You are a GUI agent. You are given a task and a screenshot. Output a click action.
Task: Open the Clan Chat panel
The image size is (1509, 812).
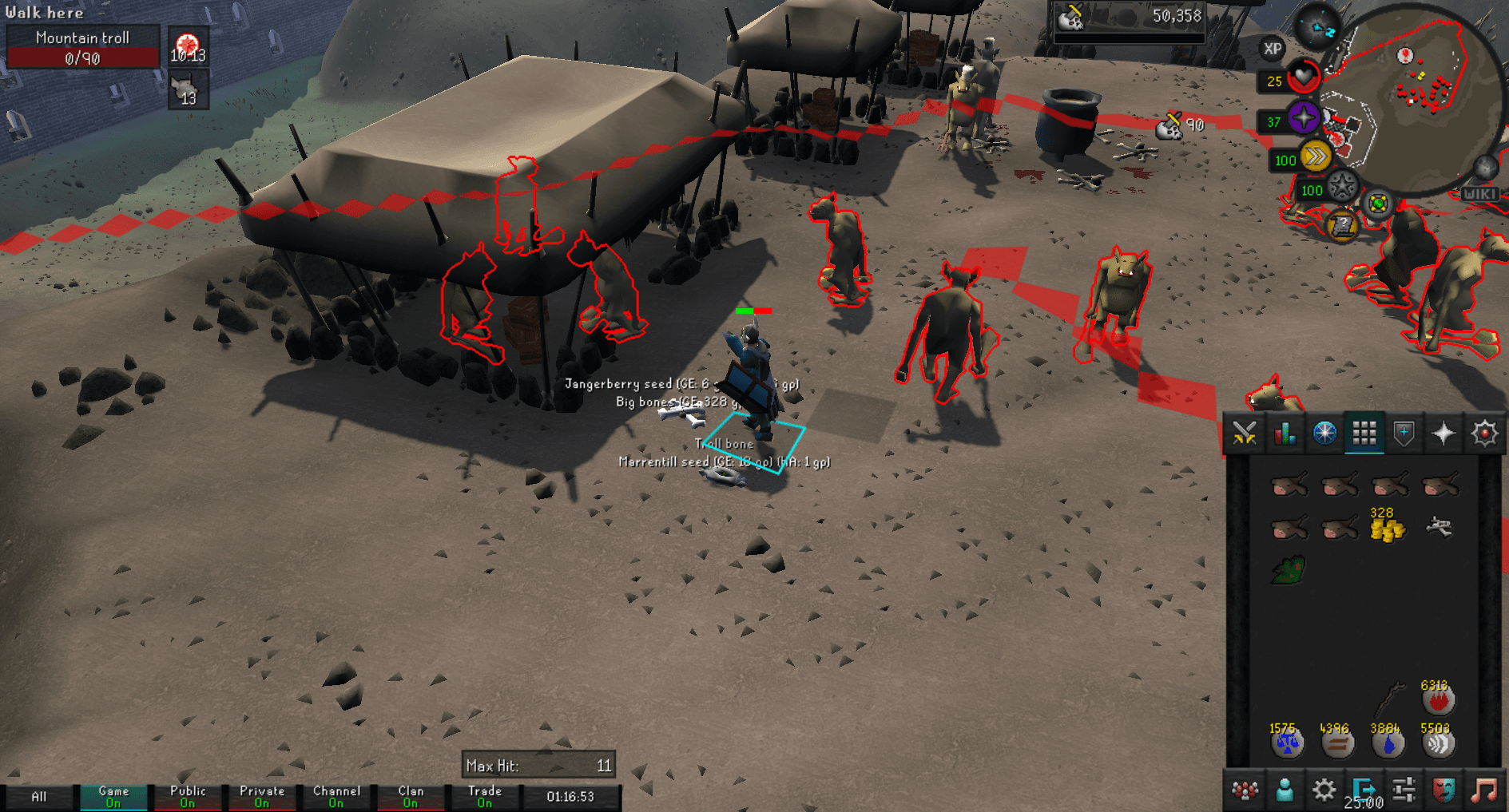click(x=1244, y=790)
